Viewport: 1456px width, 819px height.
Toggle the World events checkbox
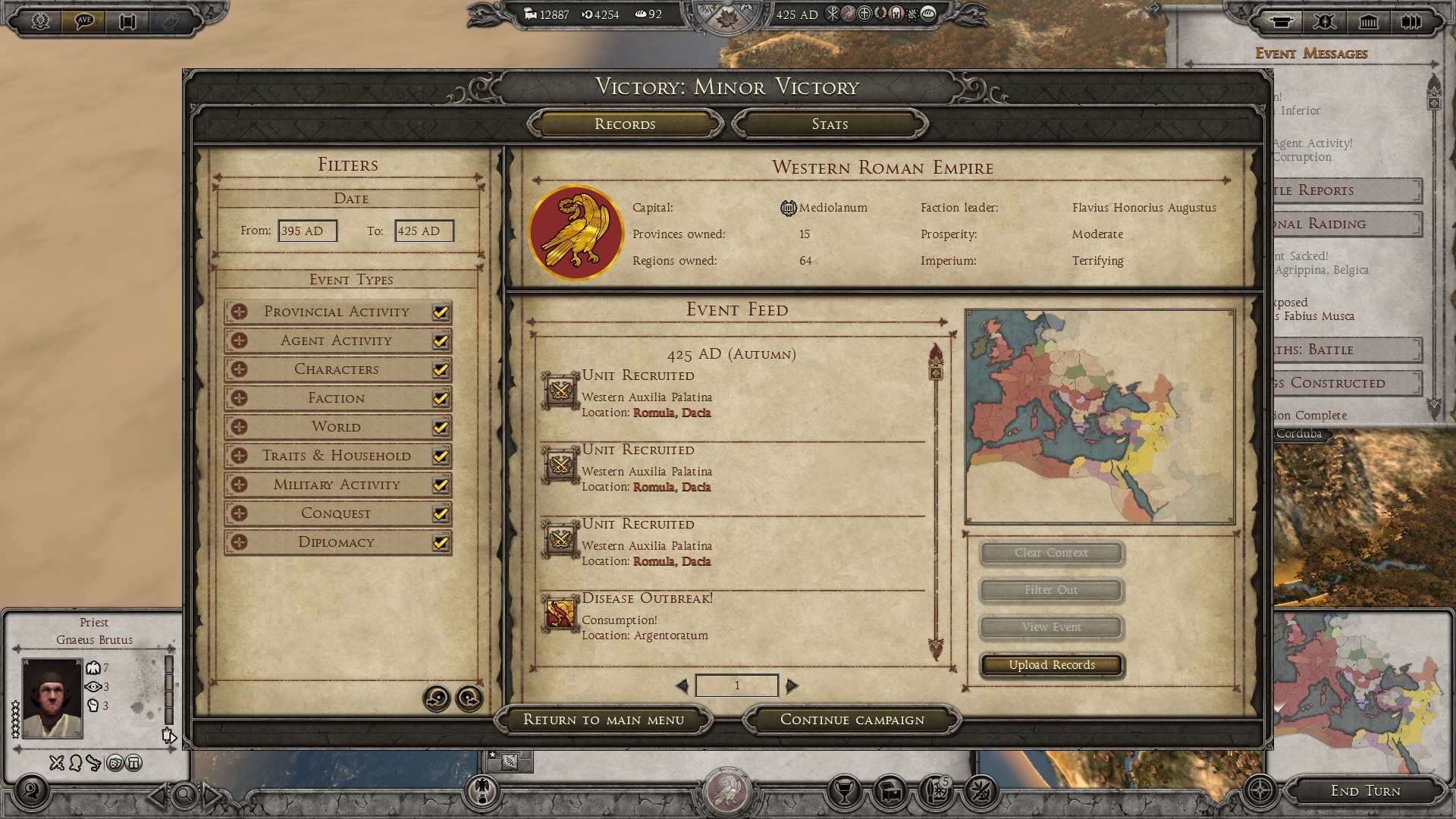440,428
